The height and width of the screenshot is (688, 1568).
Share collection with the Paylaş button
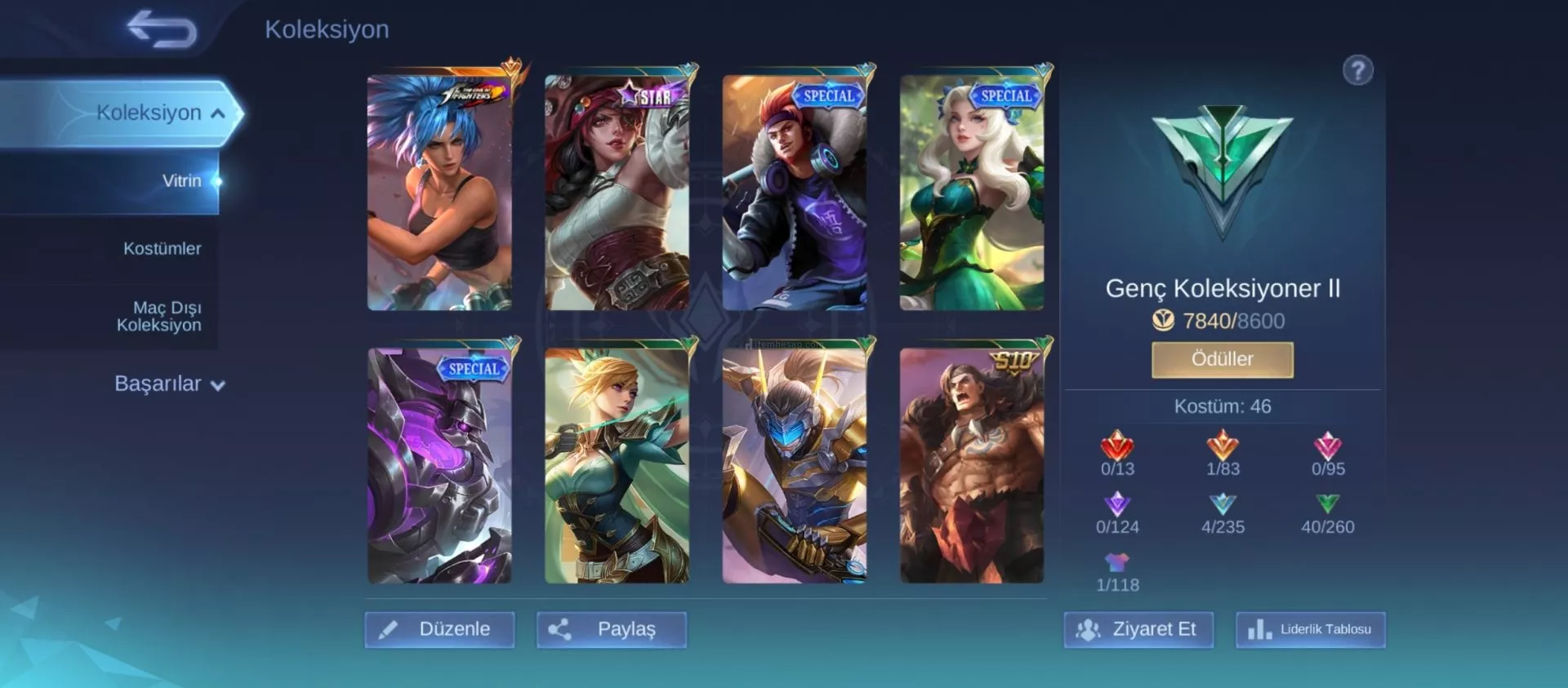[x=611, y=629]
